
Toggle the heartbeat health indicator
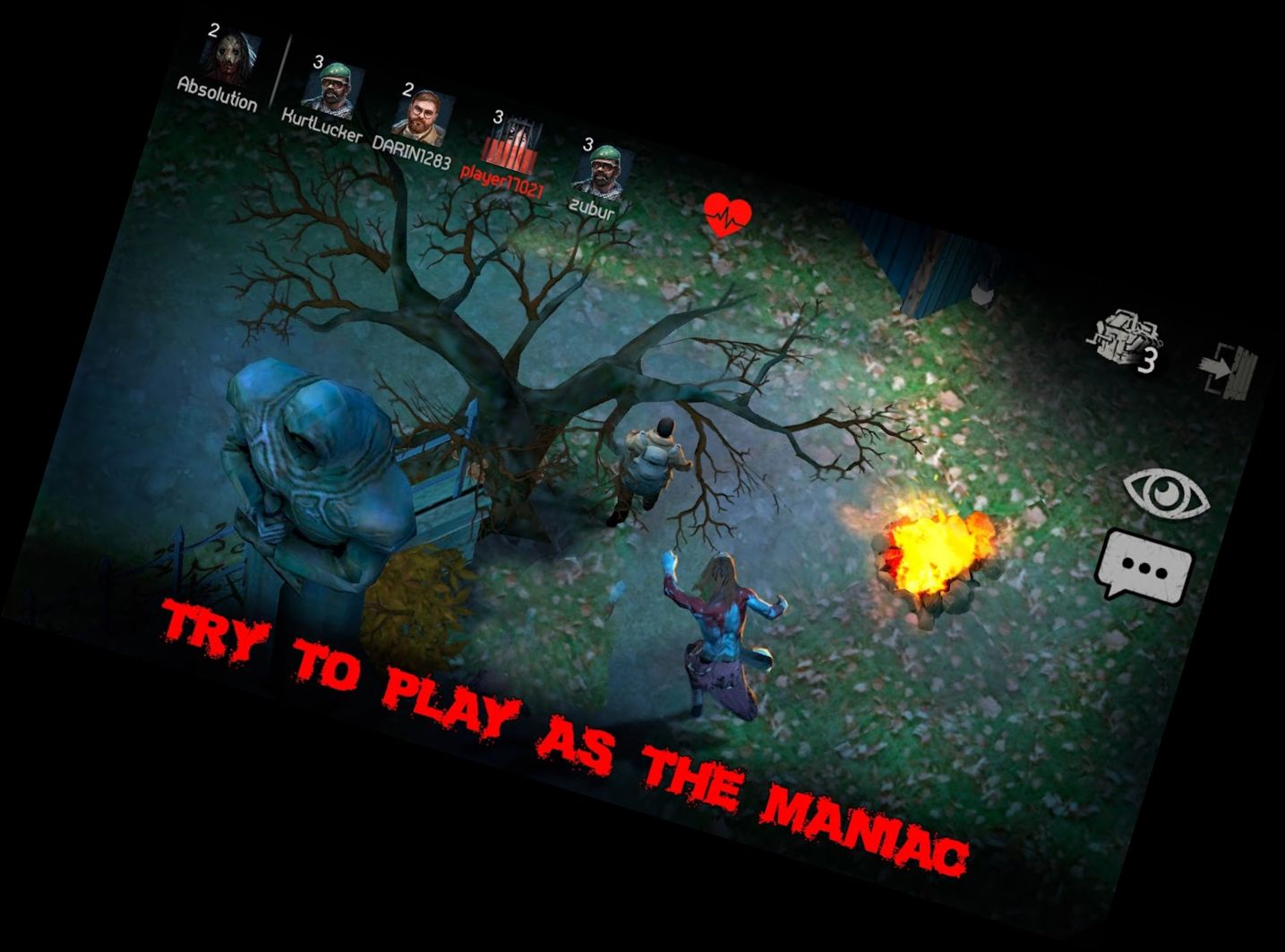tap(727, 211)
